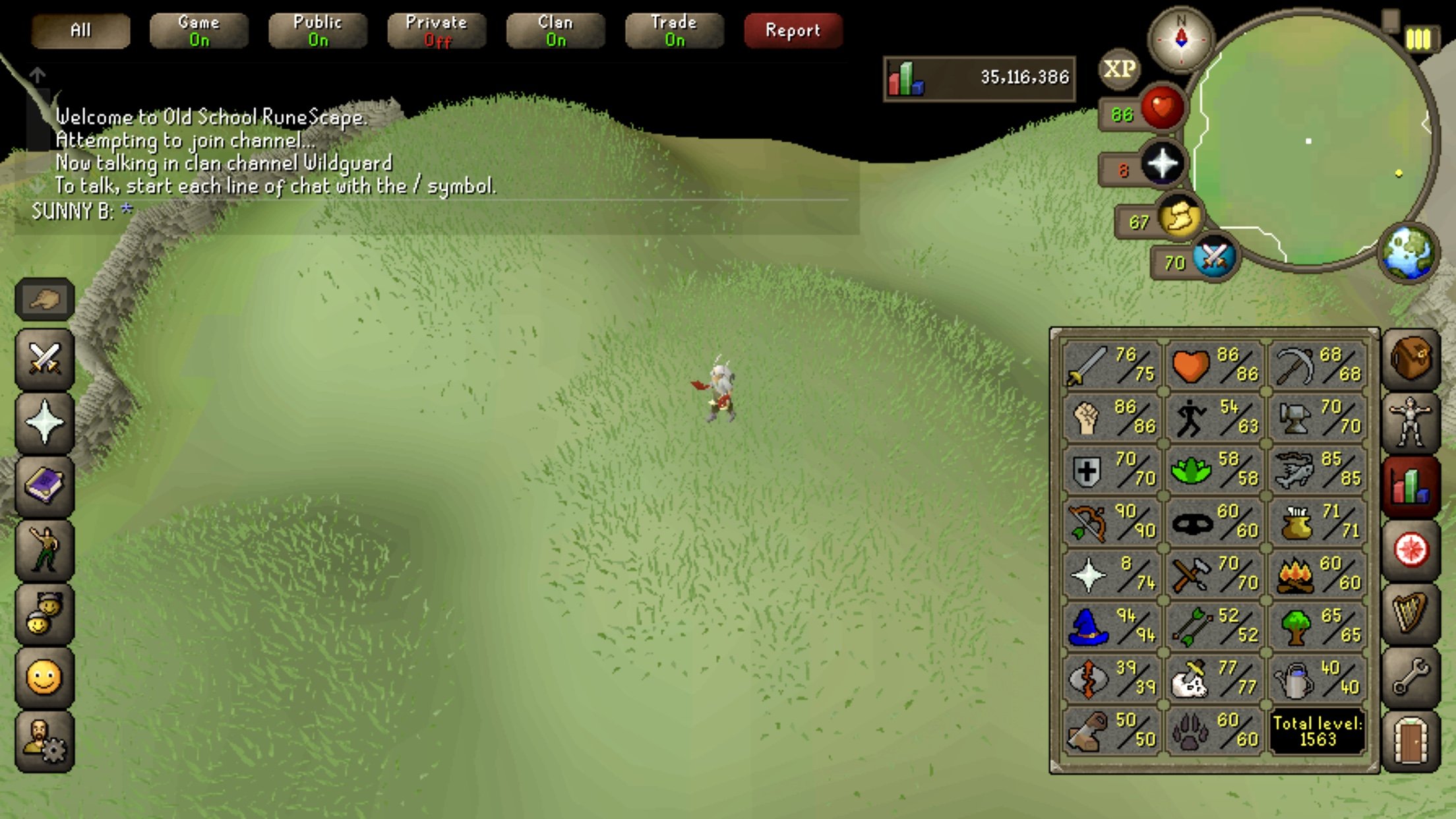Toggle quick prayers orb
Screen dimensions: 1456x819
(x=1162, y=164)
